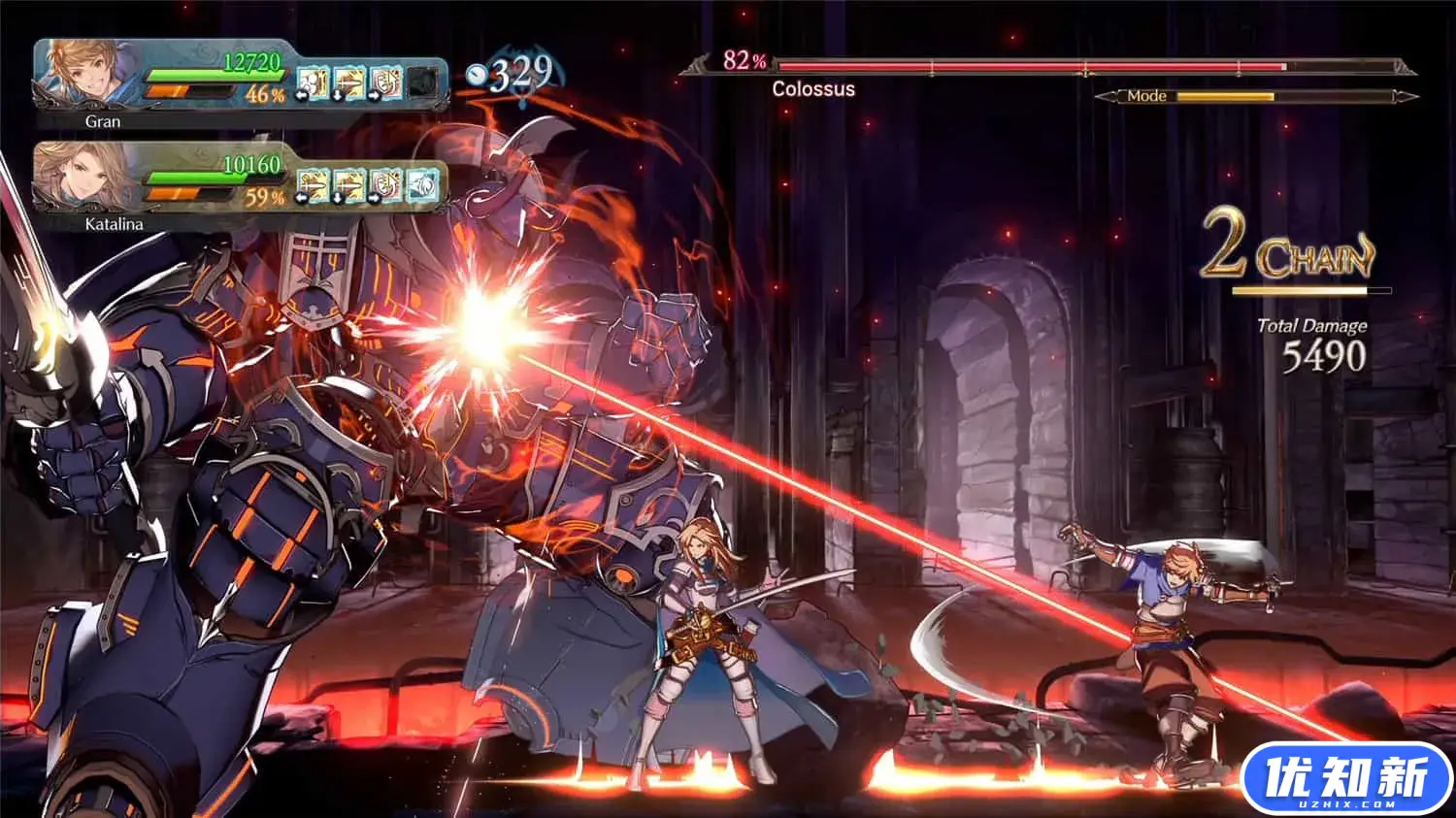The width and height of the screenshot is (1456, 818).
Task: Trigger Gran's right-arrow shield skill
Action: point(385,83)
